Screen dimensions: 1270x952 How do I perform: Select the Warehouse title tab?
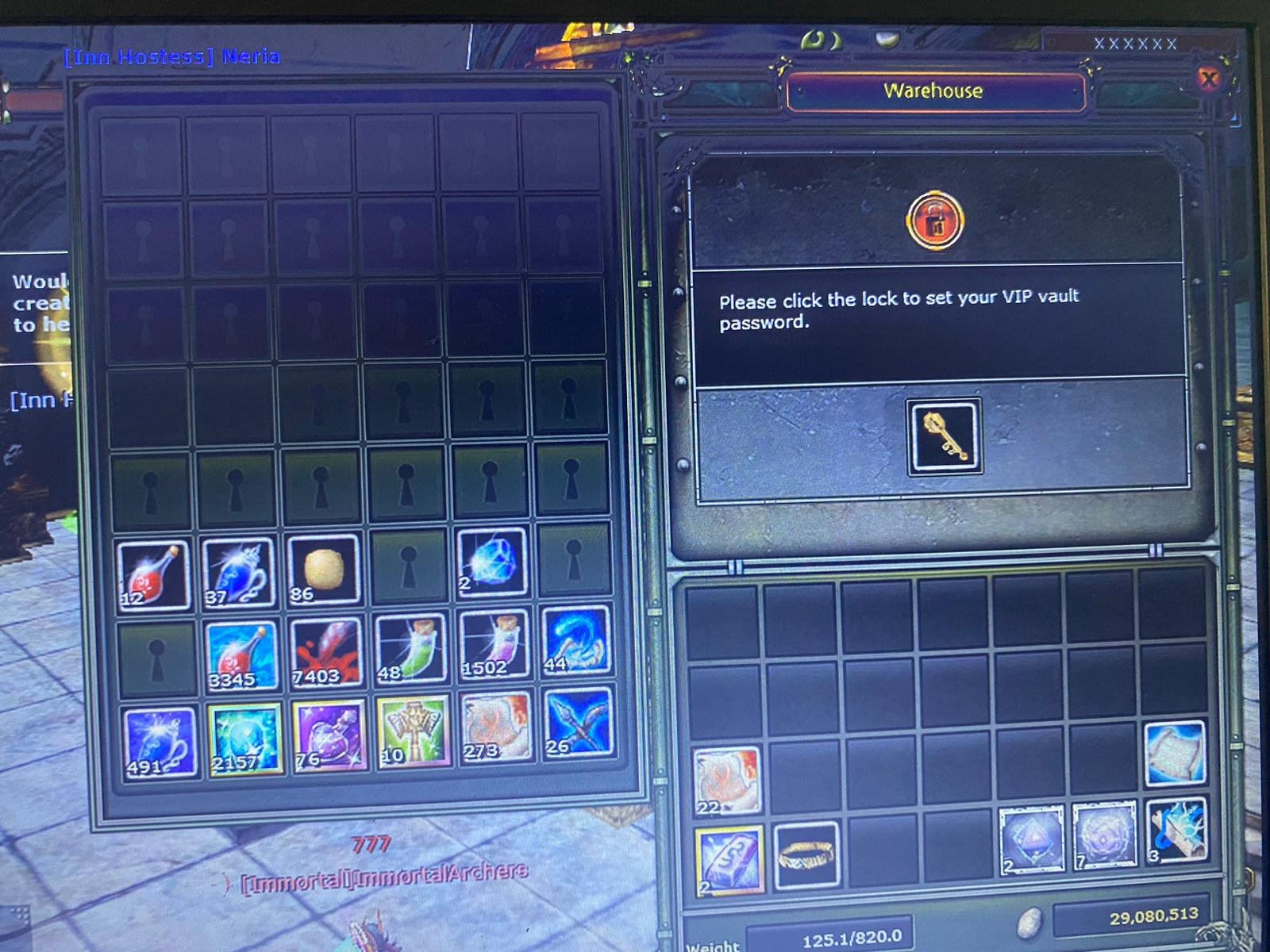(933, 91)
